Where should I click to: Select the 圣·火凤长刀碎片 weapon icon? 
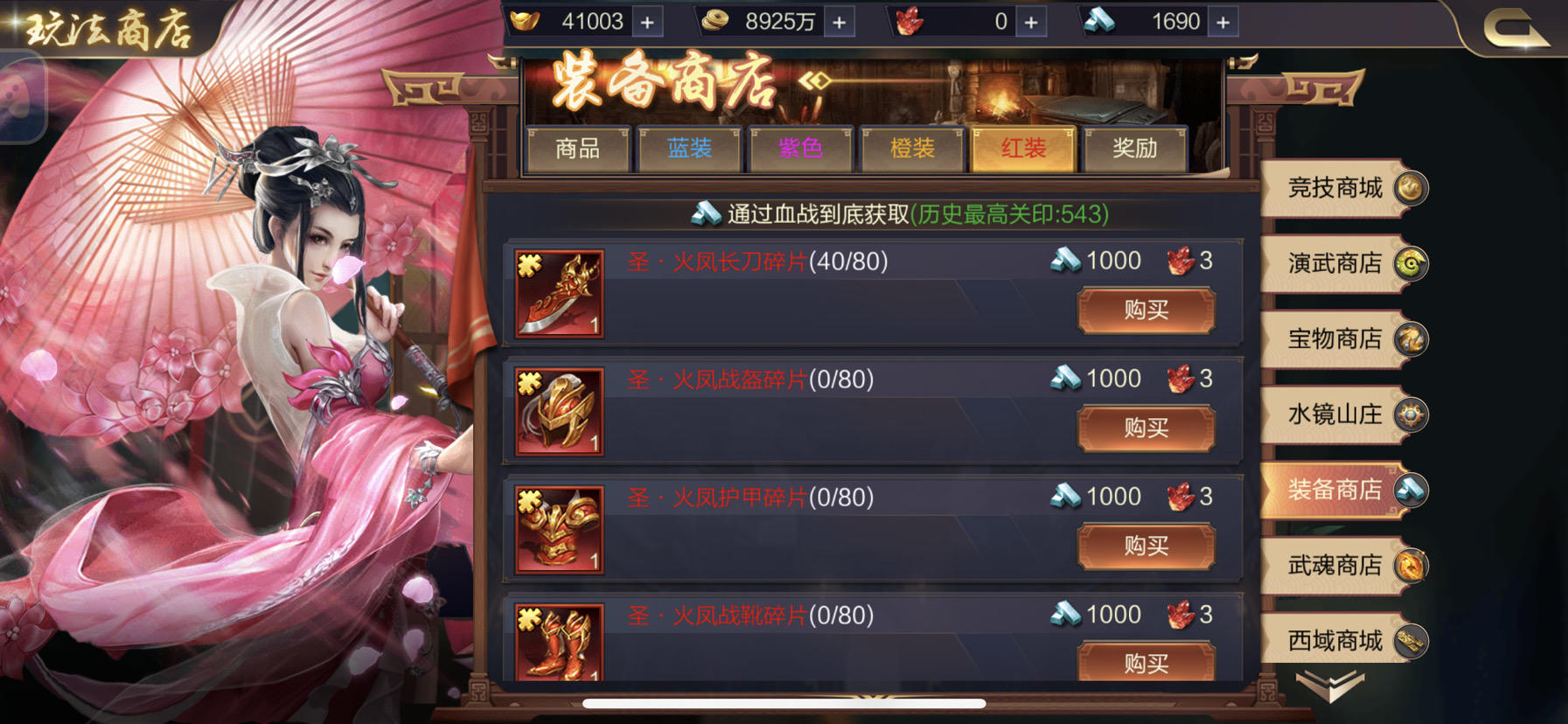[x=558, y=294]
